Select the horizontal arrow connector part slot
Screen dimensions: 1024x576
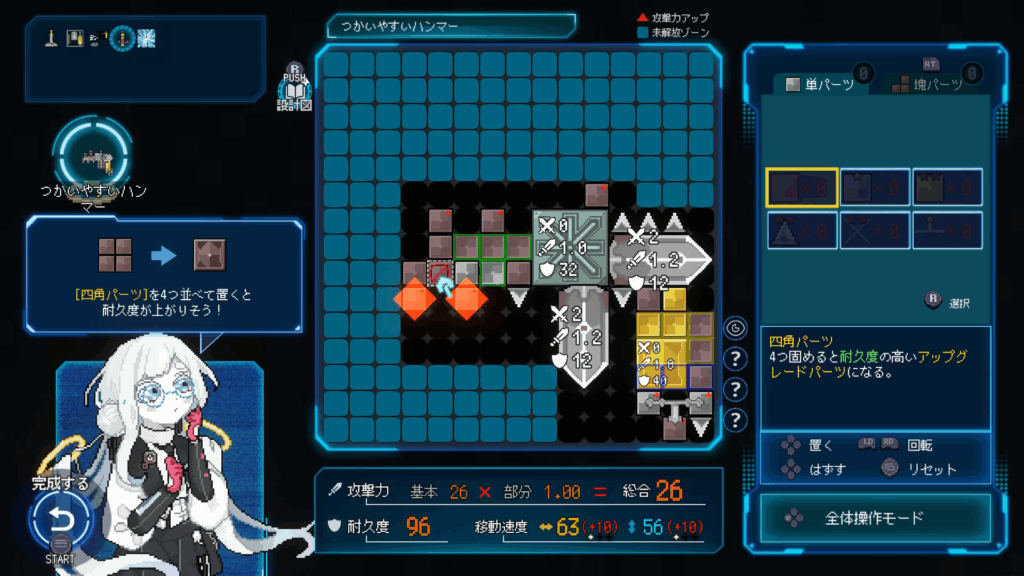(x=947, y=231)
